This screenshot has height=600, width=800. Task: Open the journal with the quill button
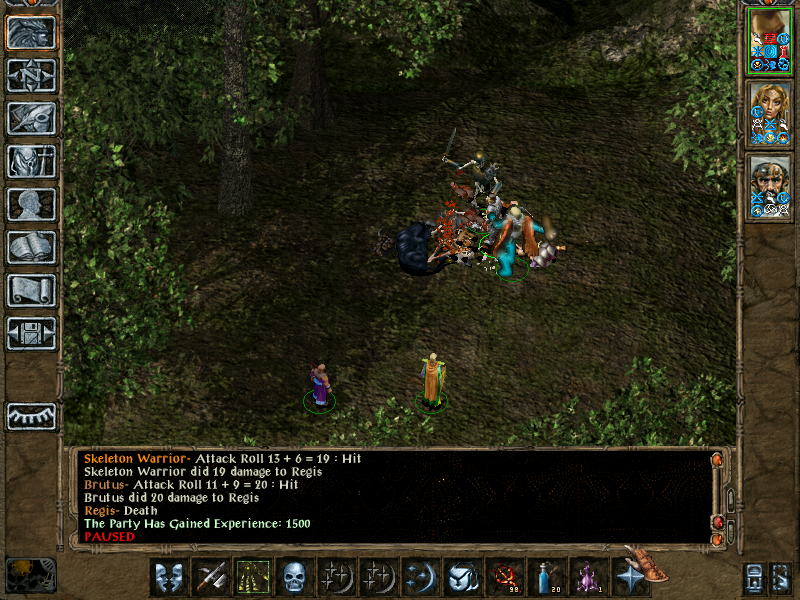point(31,118)
